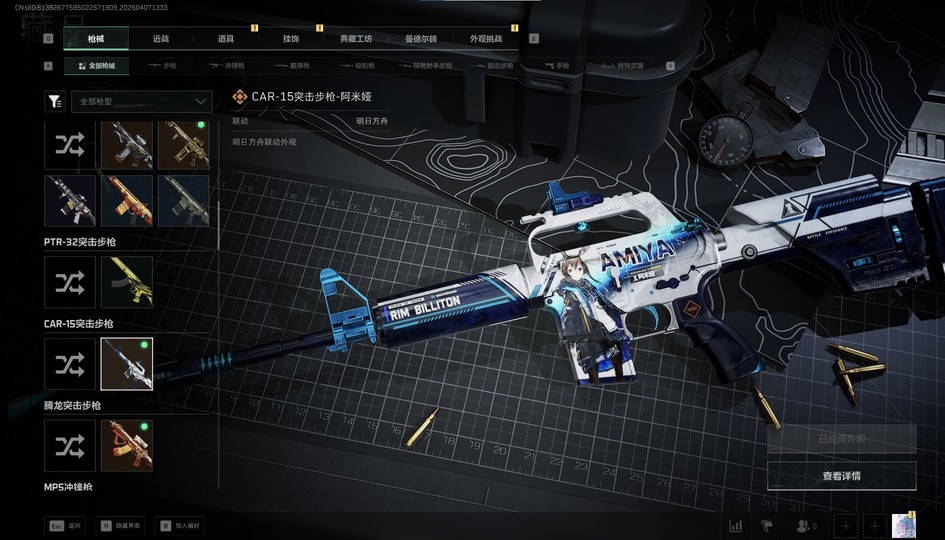Open the 道具 items tab
Image resolution: width=945 pixels, height=540 pixels.
coord(226,39)
